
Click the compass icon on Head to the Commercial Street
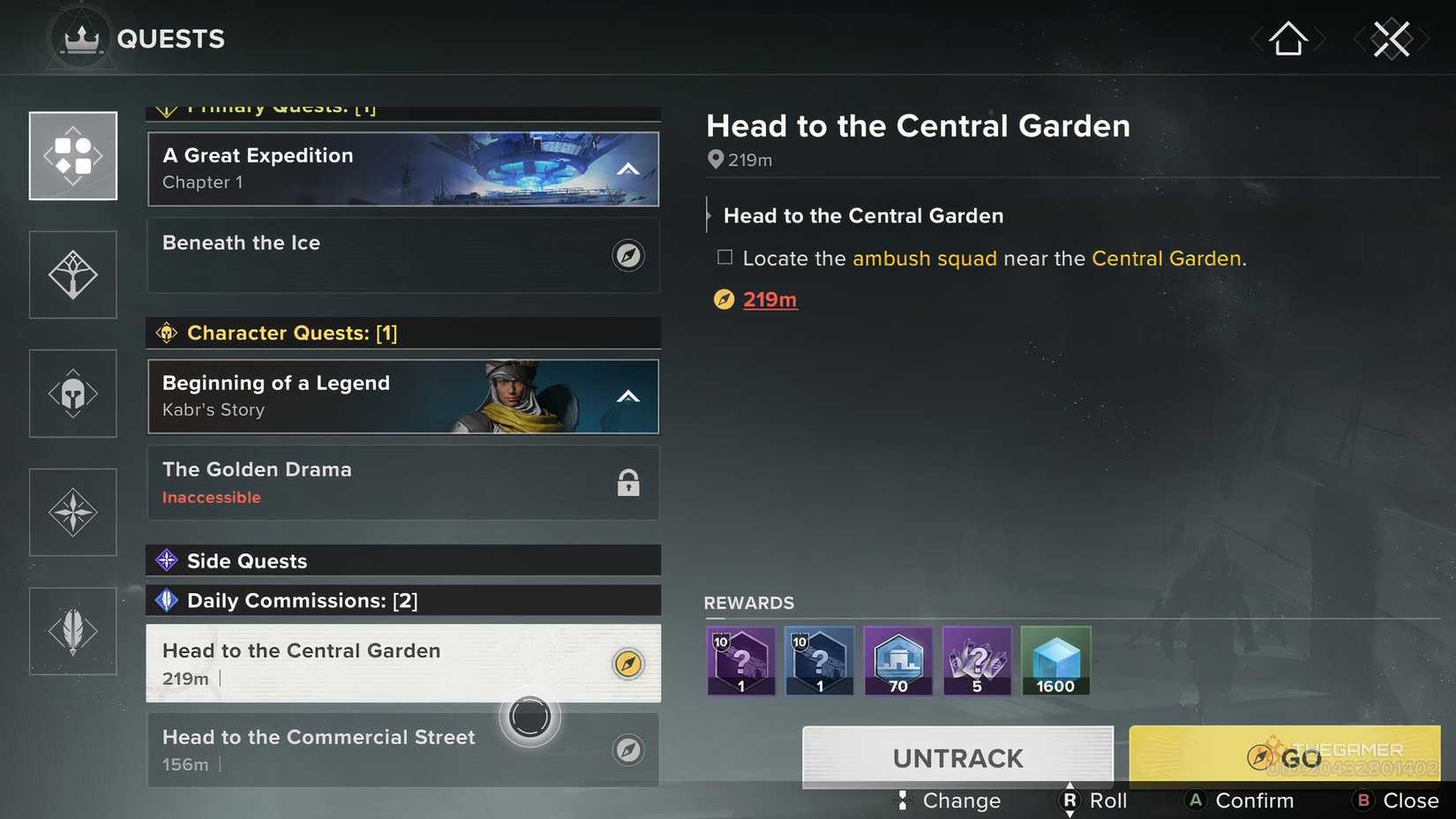coord(628,748)
